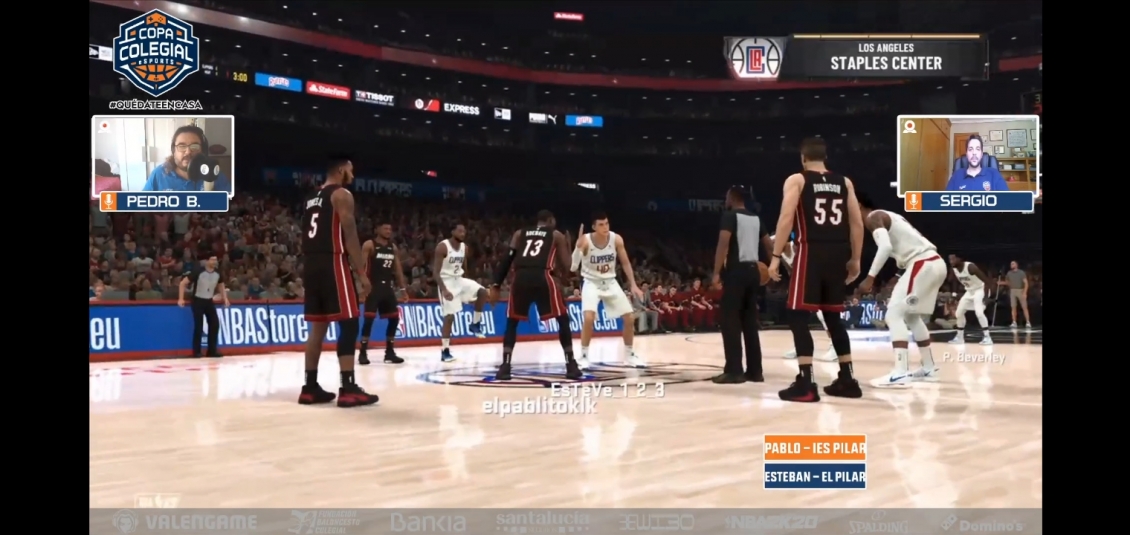The width and height of the screenshot is (1130, 535).
Task: Select Sergio's webcam feed
Action: [x=968, y=154]
